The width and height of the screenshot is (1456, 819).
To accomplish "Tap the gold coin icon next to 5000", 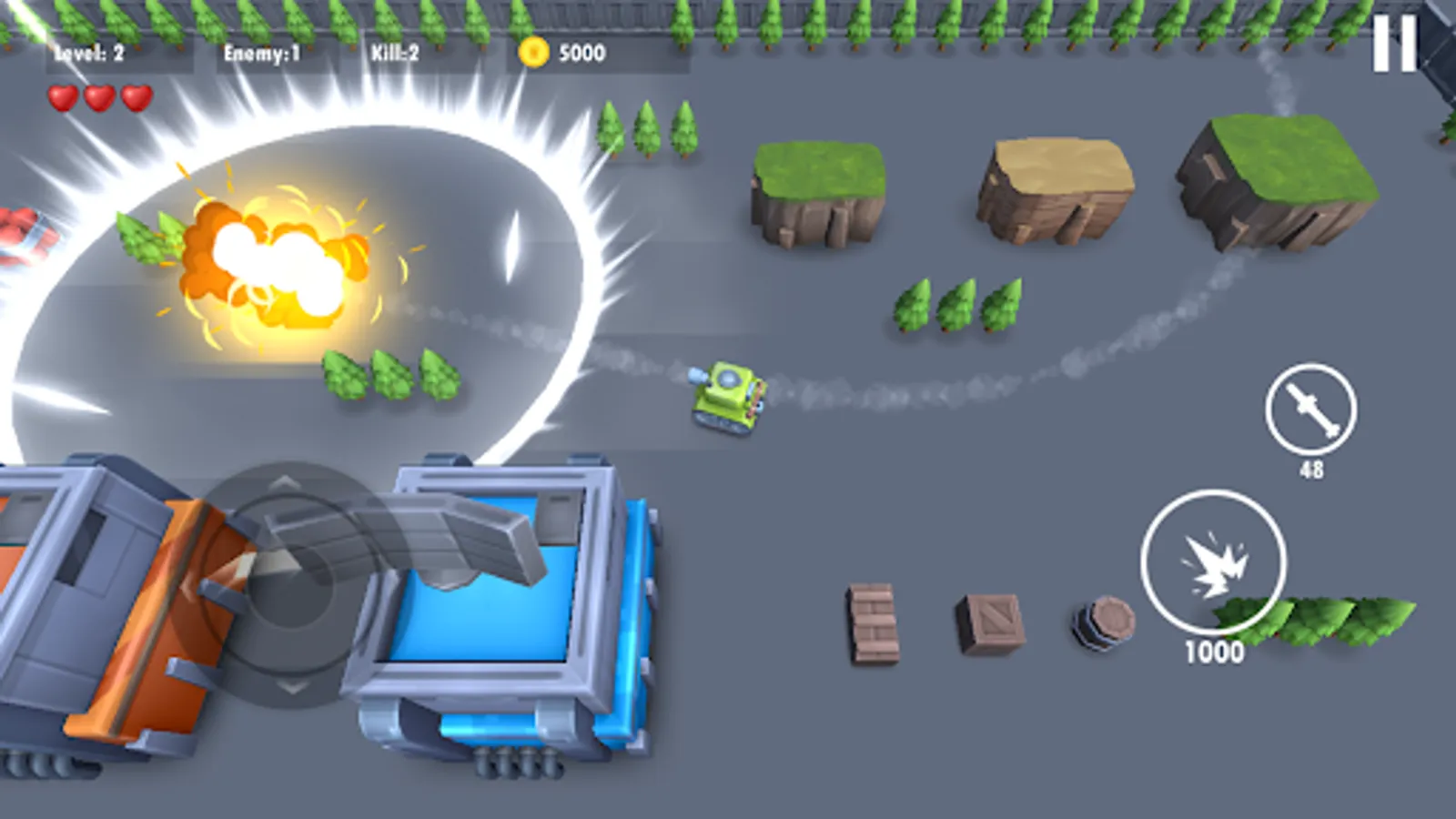I will tap(534, 53).
